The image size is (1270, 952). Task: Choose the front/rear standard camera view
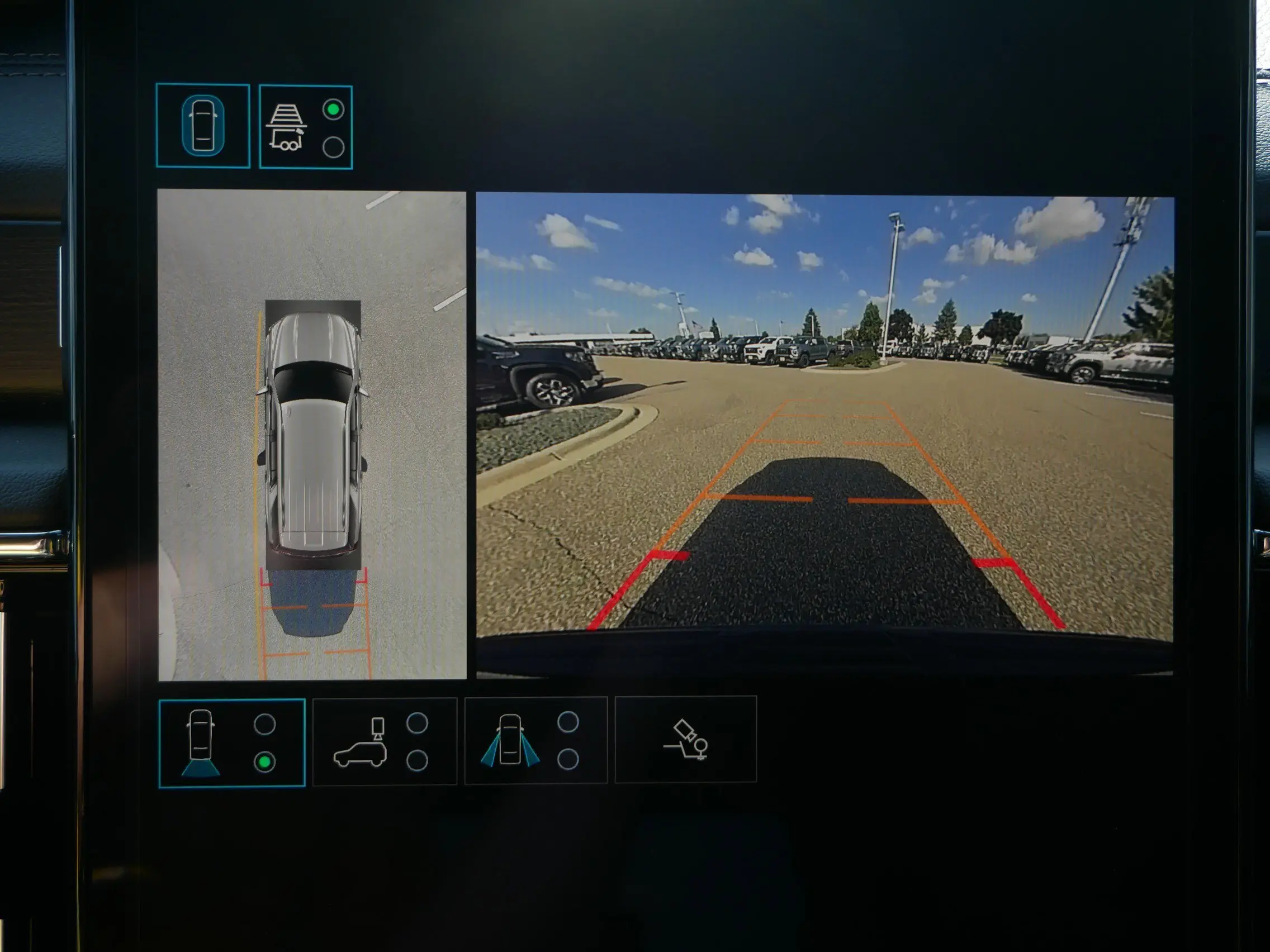point(231,743)
